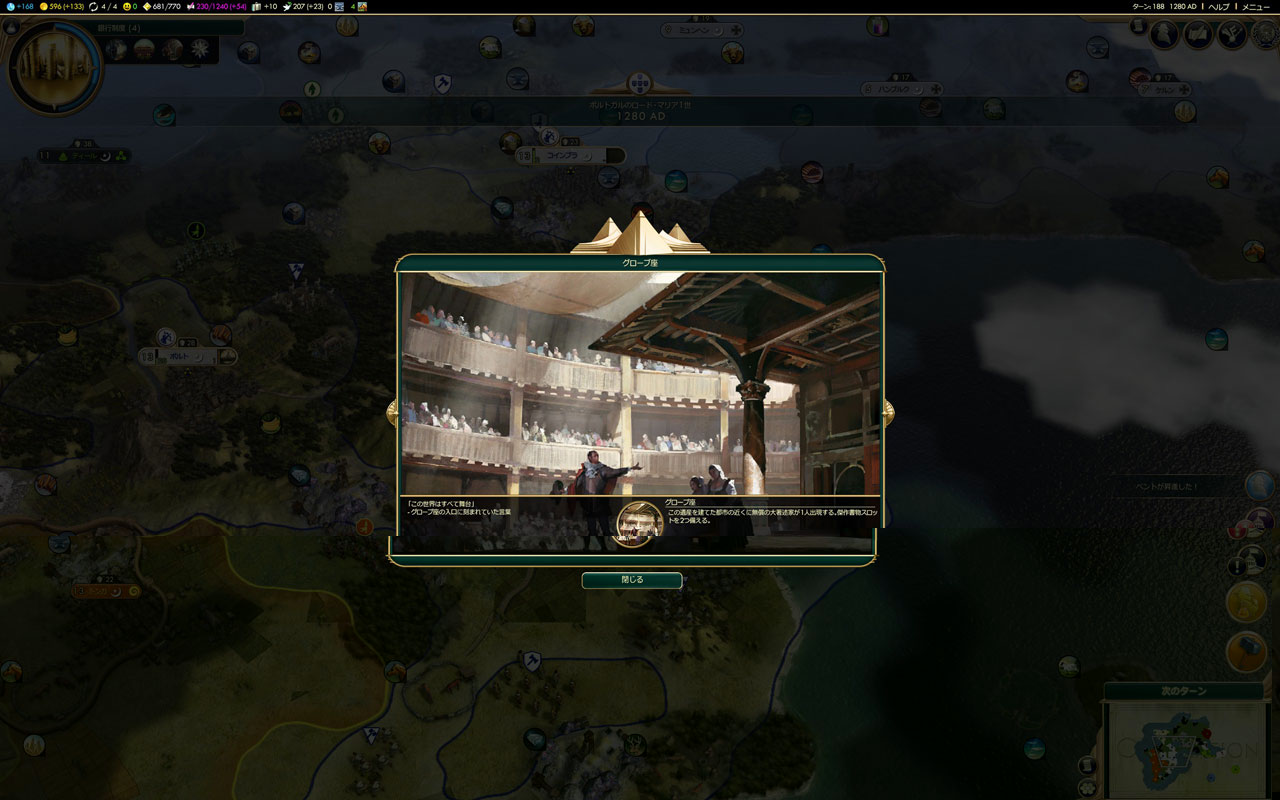Open the advisor portrait round button

click(x=1164, y=35)
